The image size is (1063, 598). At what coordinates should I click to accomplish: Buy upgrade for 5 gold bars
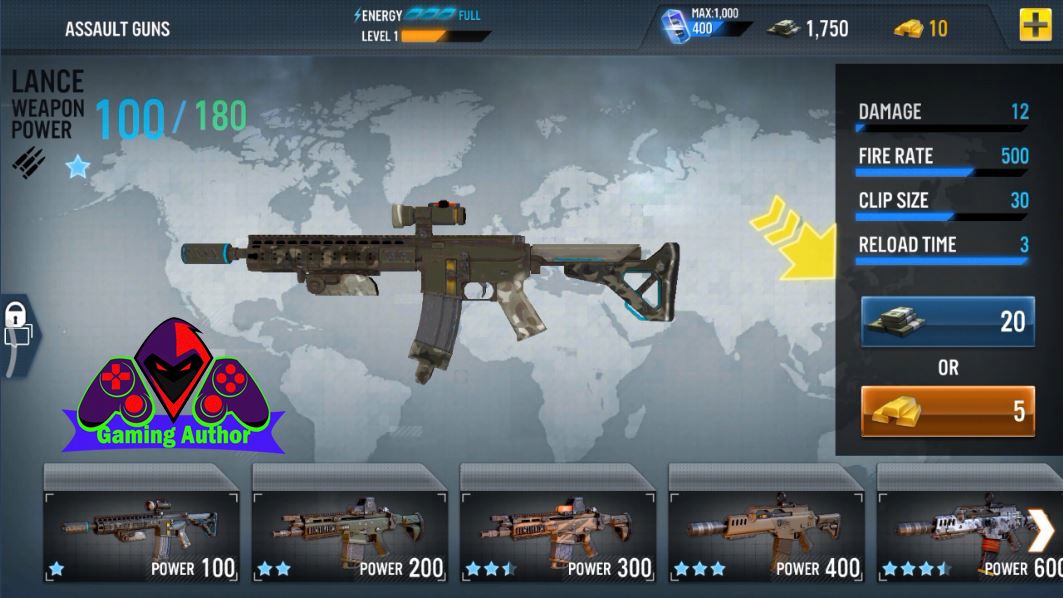tap(947, 411)
